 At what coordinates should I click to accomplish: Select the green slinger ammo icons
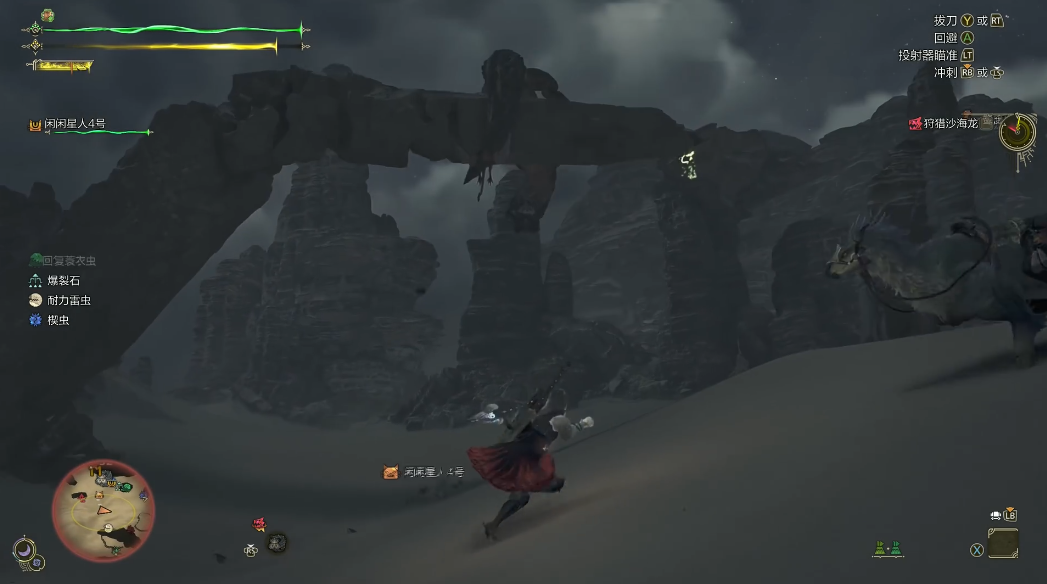(x=886, y=548)
